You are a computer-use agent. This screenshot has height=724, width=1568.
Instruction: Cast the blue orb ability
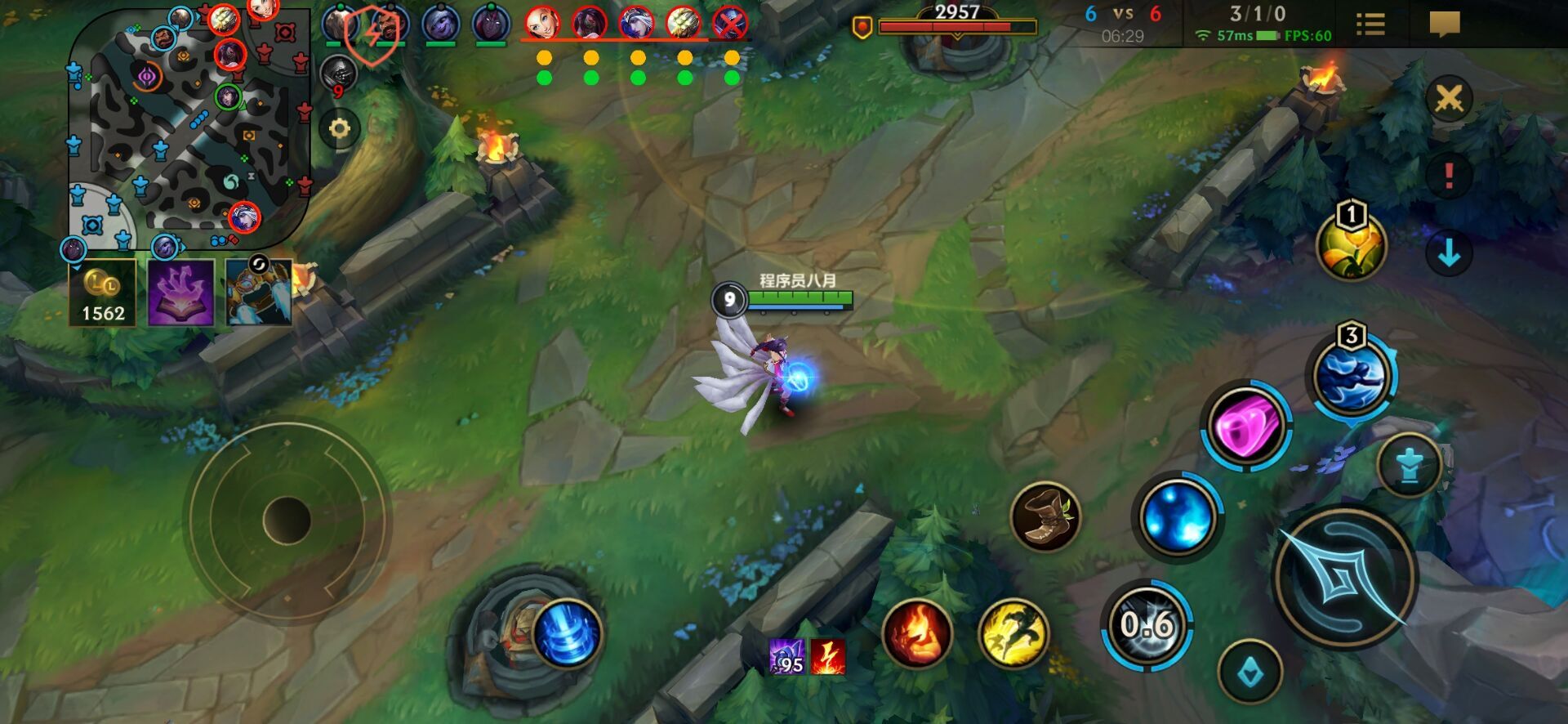pos(1177,516)
